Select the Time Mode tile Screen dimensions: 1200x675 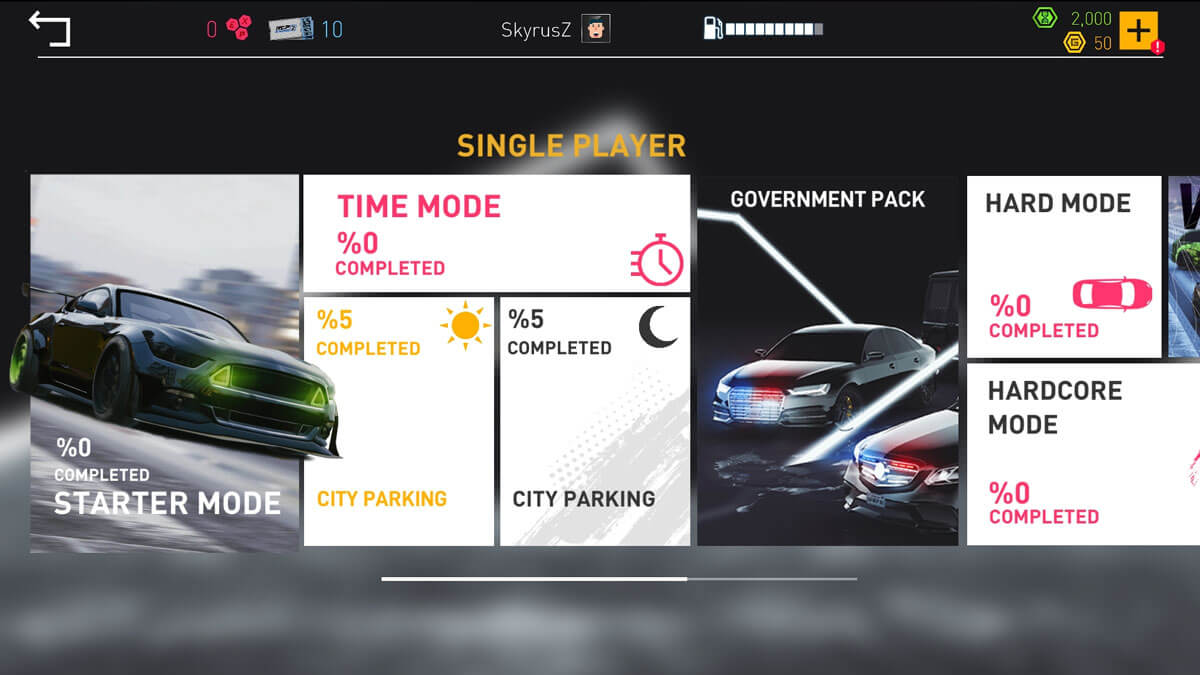(496, 234)
